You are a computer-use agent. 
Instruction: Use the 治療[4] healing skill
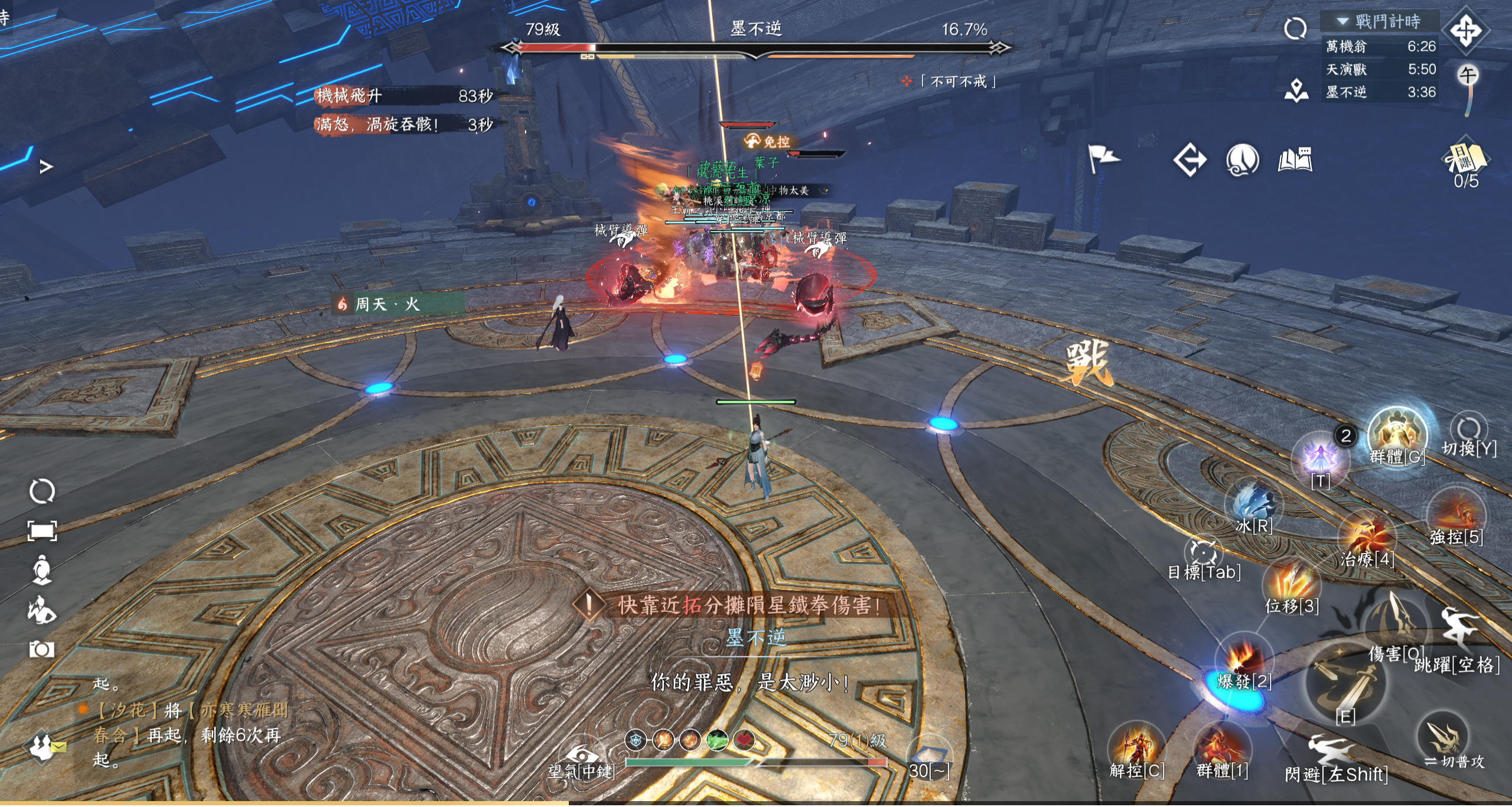[x=1367, y=536]
